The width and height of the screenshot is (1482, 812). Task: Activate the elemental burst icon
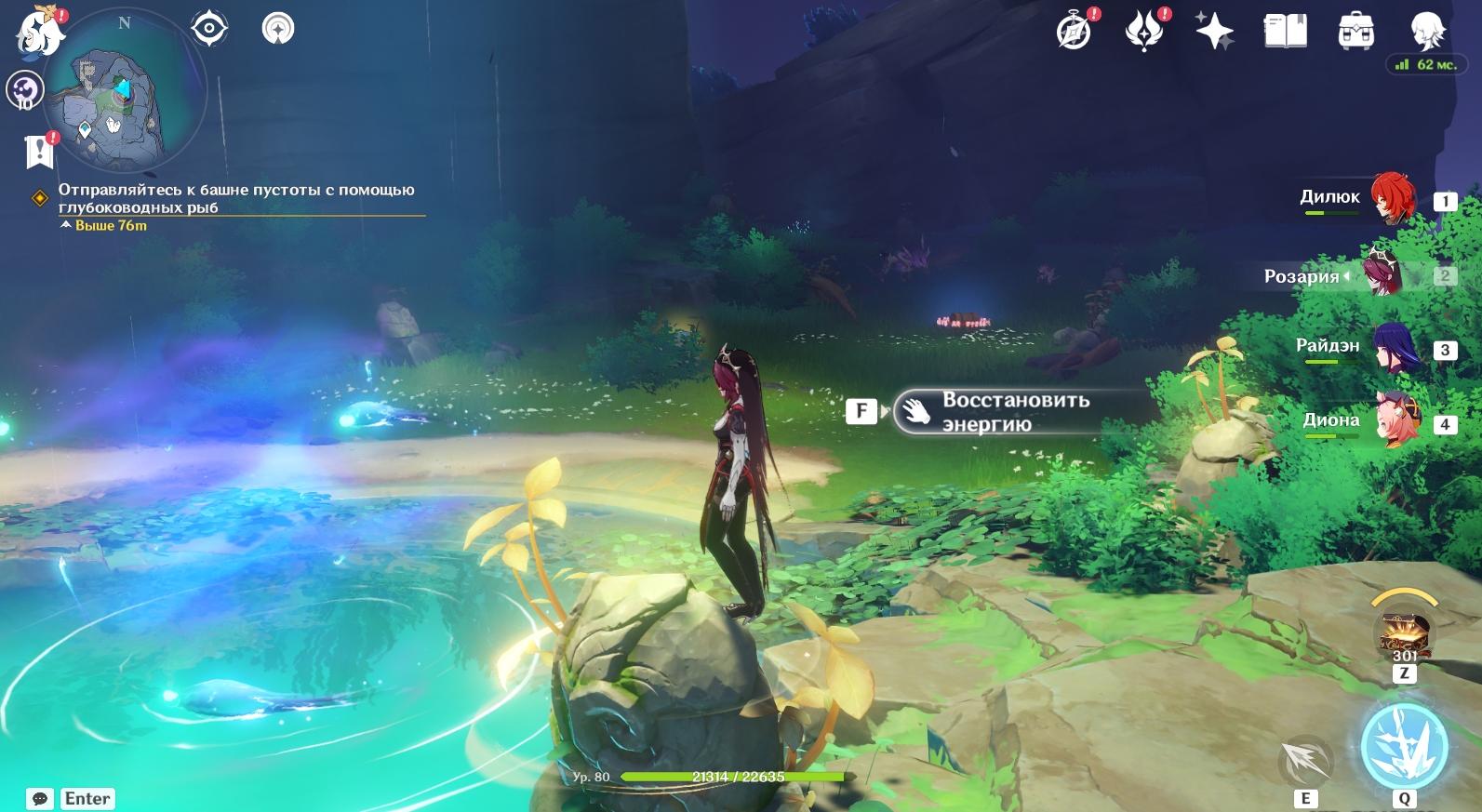[x=1404, y=746]
